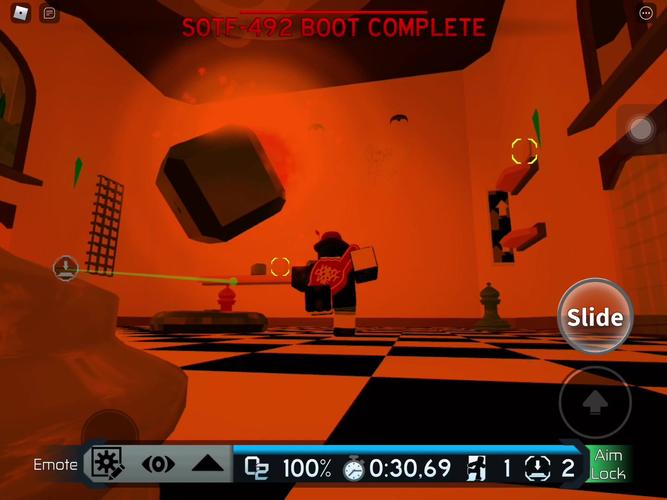Toggle the eye view icon
The image size is (667, 500).
click(158, 465)
